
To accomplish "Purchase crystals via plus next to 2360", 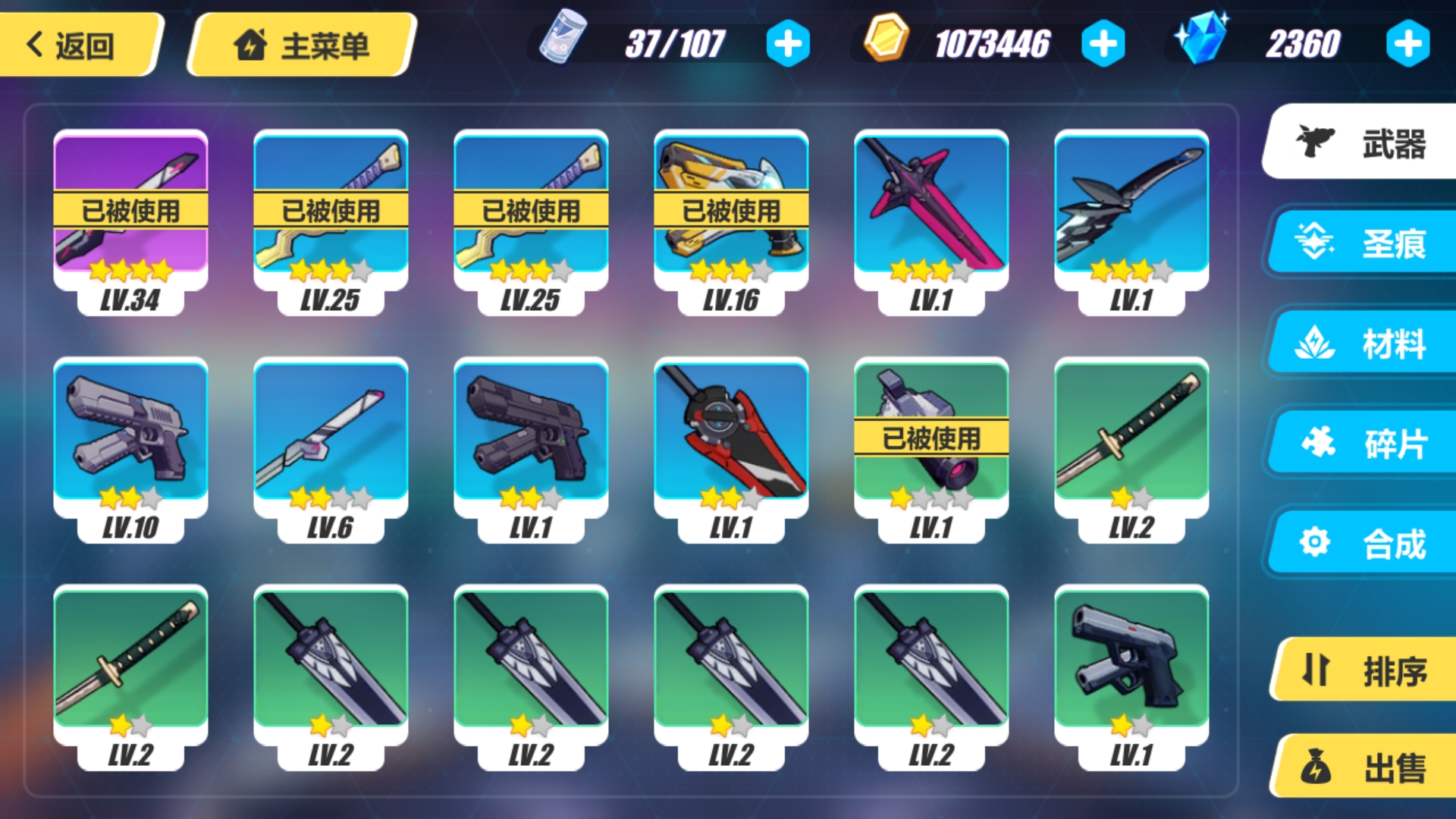I will 1408,43.
